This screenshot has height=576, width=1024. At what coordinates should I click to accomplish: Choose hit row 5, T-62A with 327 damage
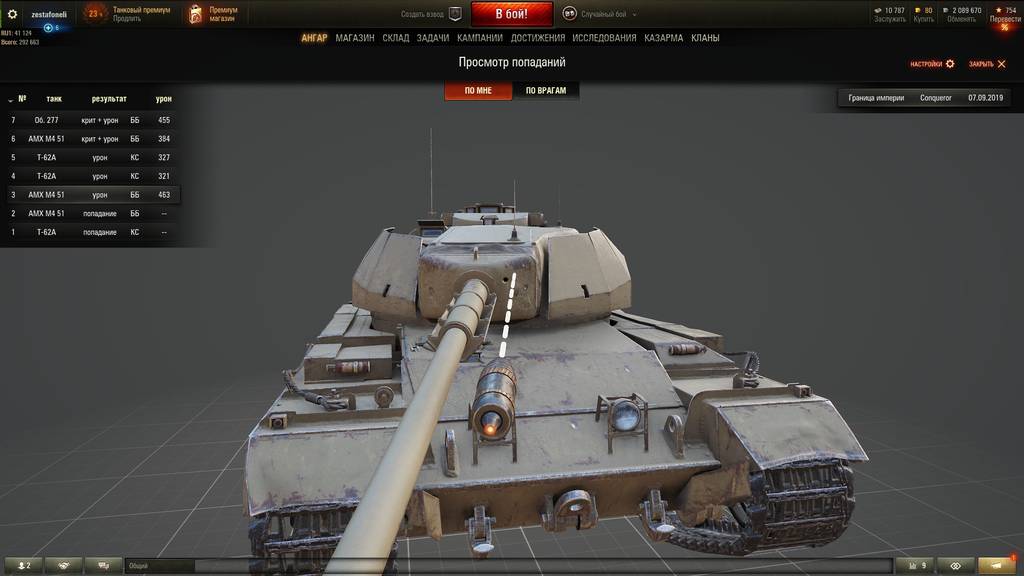[90, 157]
